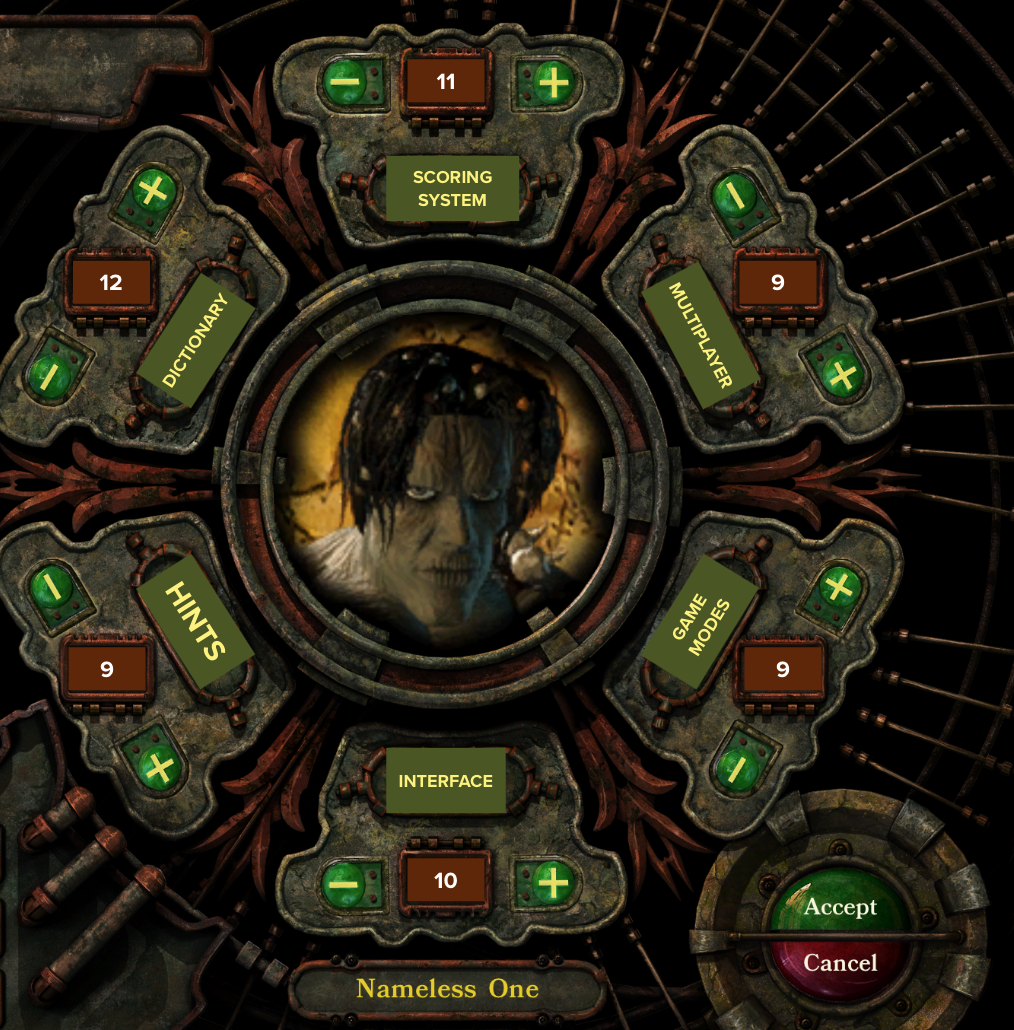Increase the Multiplayer value

842,374
